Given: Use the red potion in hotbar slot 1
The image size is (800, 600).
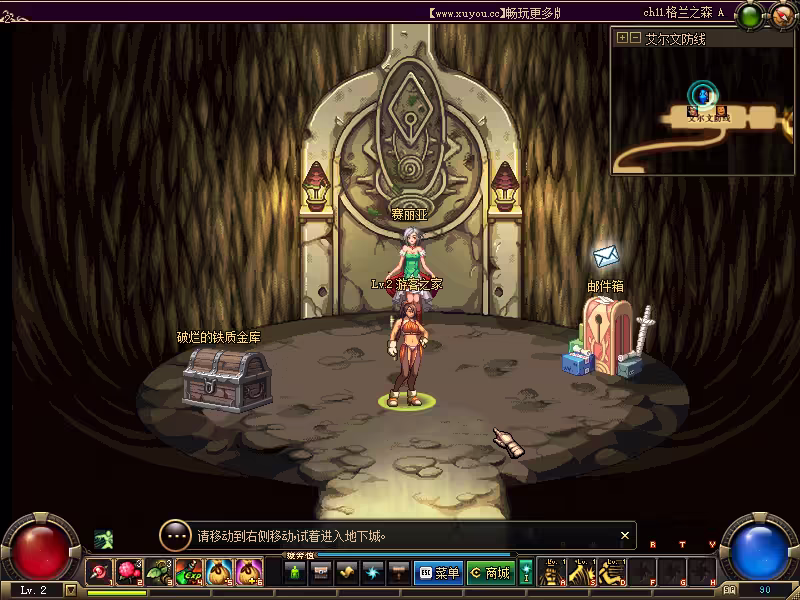Looking at the screenshot, I should pyautogui.click(x=99, y=572).
